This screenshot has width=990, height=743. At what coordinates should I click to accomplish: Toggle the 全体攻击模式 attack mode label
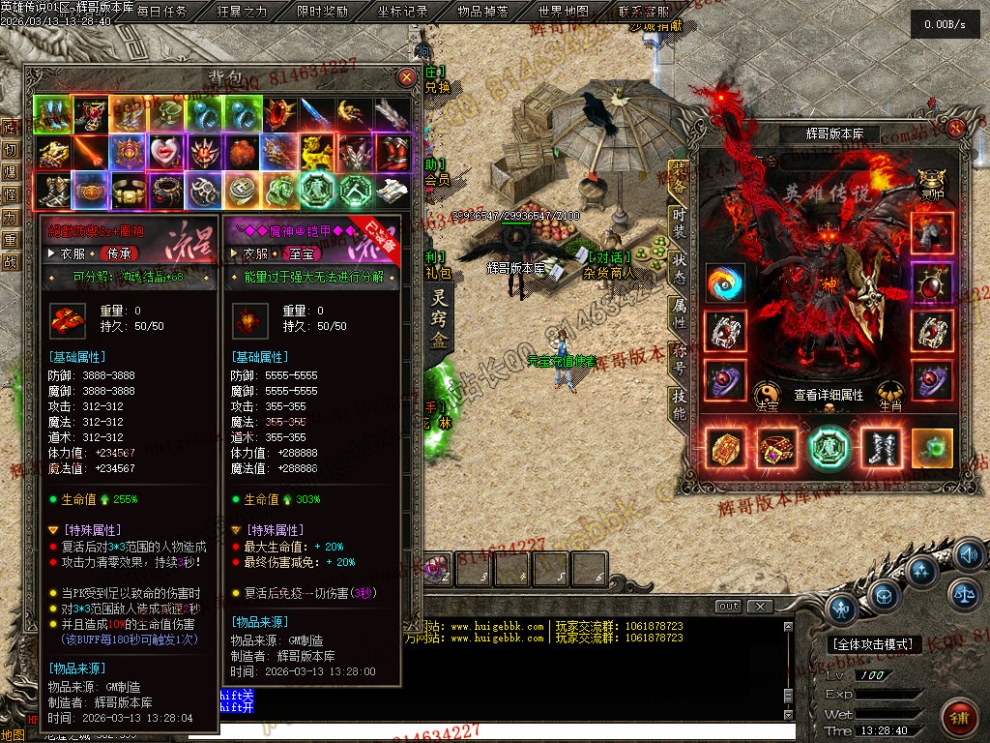pyautogui.click(x=875, y=645)
